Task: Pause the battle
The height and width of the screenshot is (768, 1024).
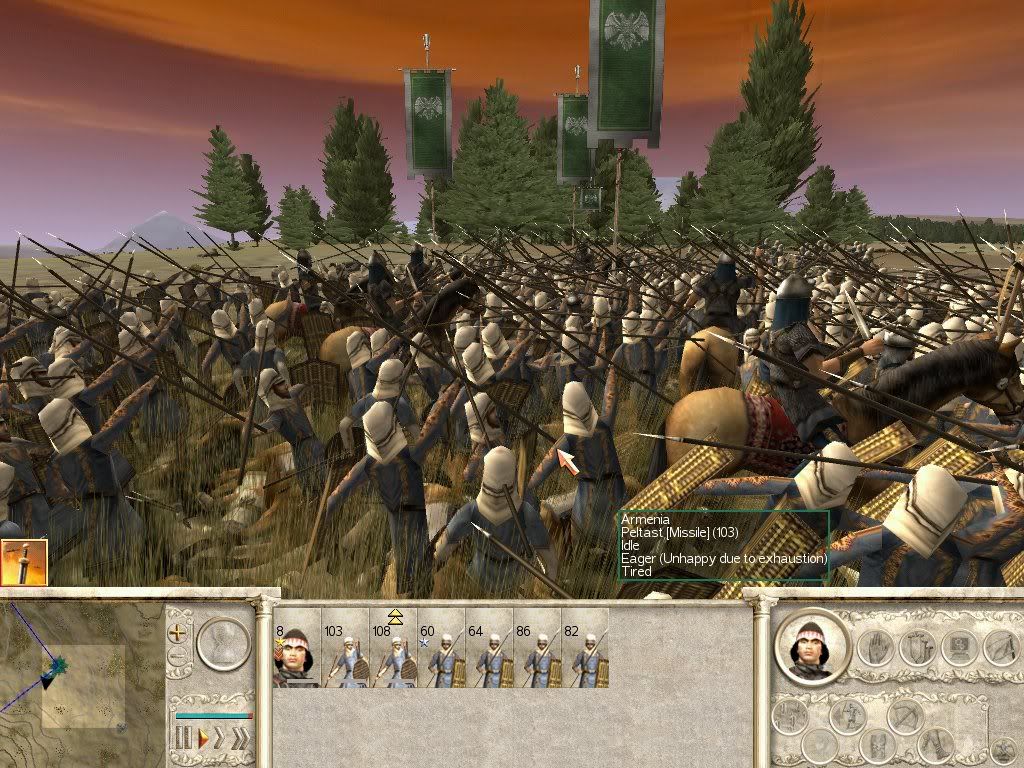Action: coord(182,739)
